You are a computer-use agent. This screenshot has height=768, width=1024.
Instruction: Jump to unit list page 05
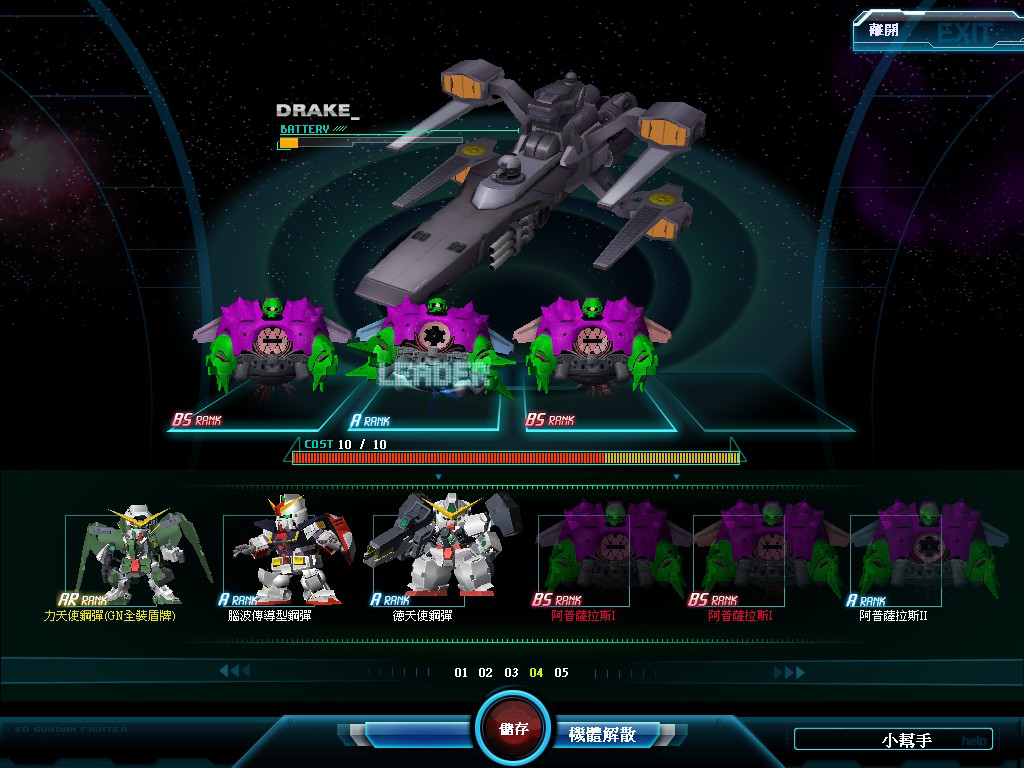point(562,673)
